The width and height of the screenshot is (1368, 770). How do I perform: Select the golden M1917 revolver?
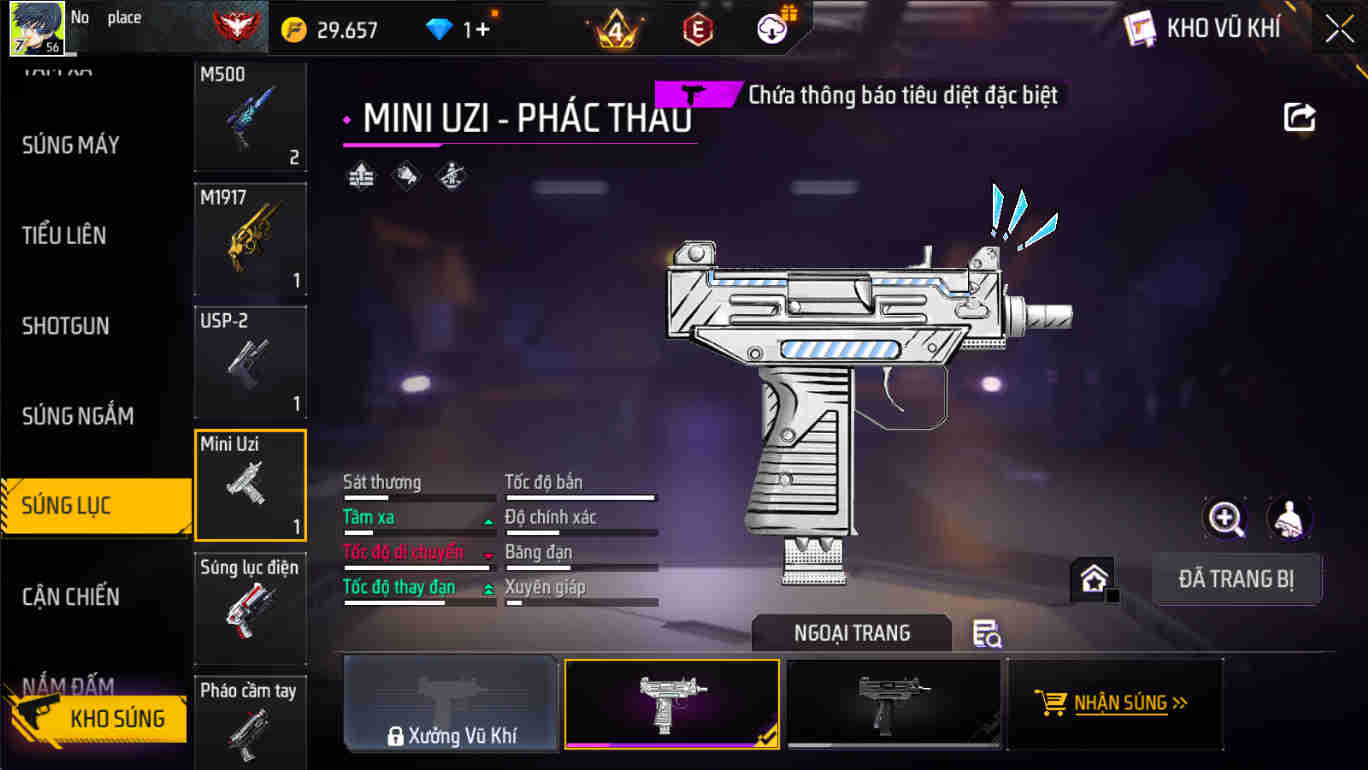[x=250, y=239]
